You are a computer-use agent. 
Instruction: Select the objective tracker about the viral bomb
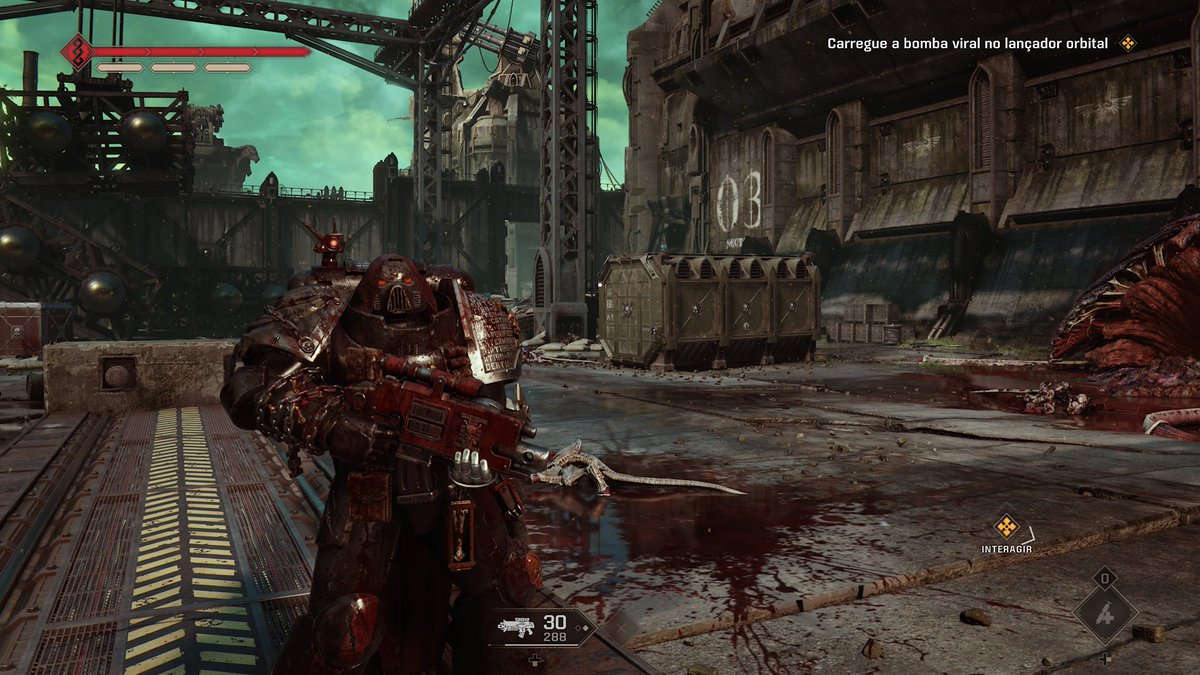tap(967, 43)
